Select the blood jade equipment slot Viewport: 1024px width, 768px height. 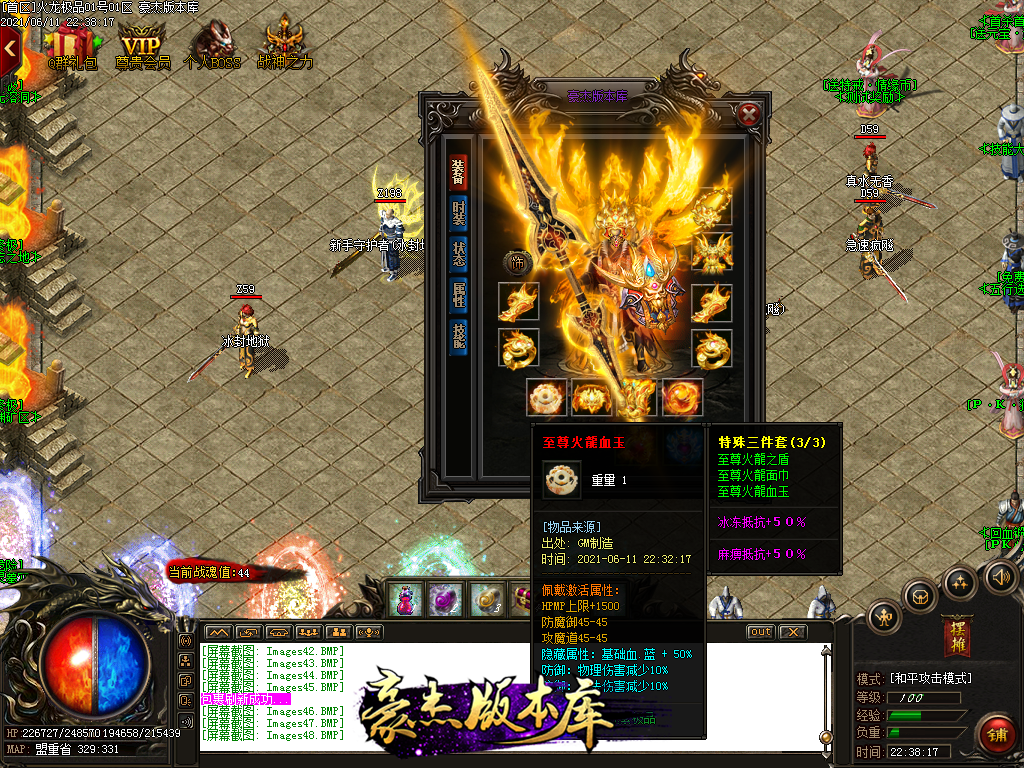coord(548,398)
